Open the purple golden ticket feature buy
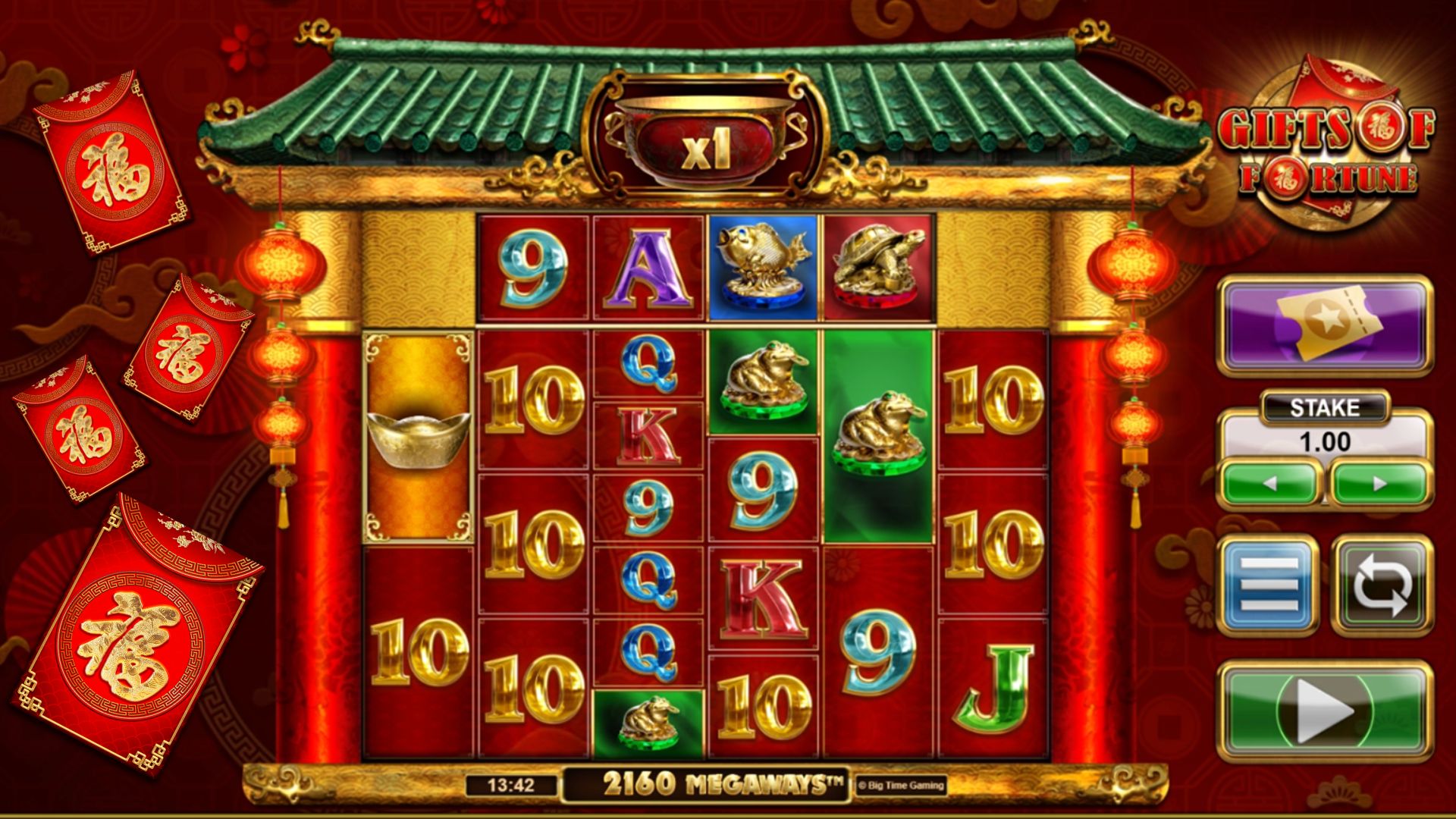Screen dimensions: 1456x819 tap(1325, 326)
